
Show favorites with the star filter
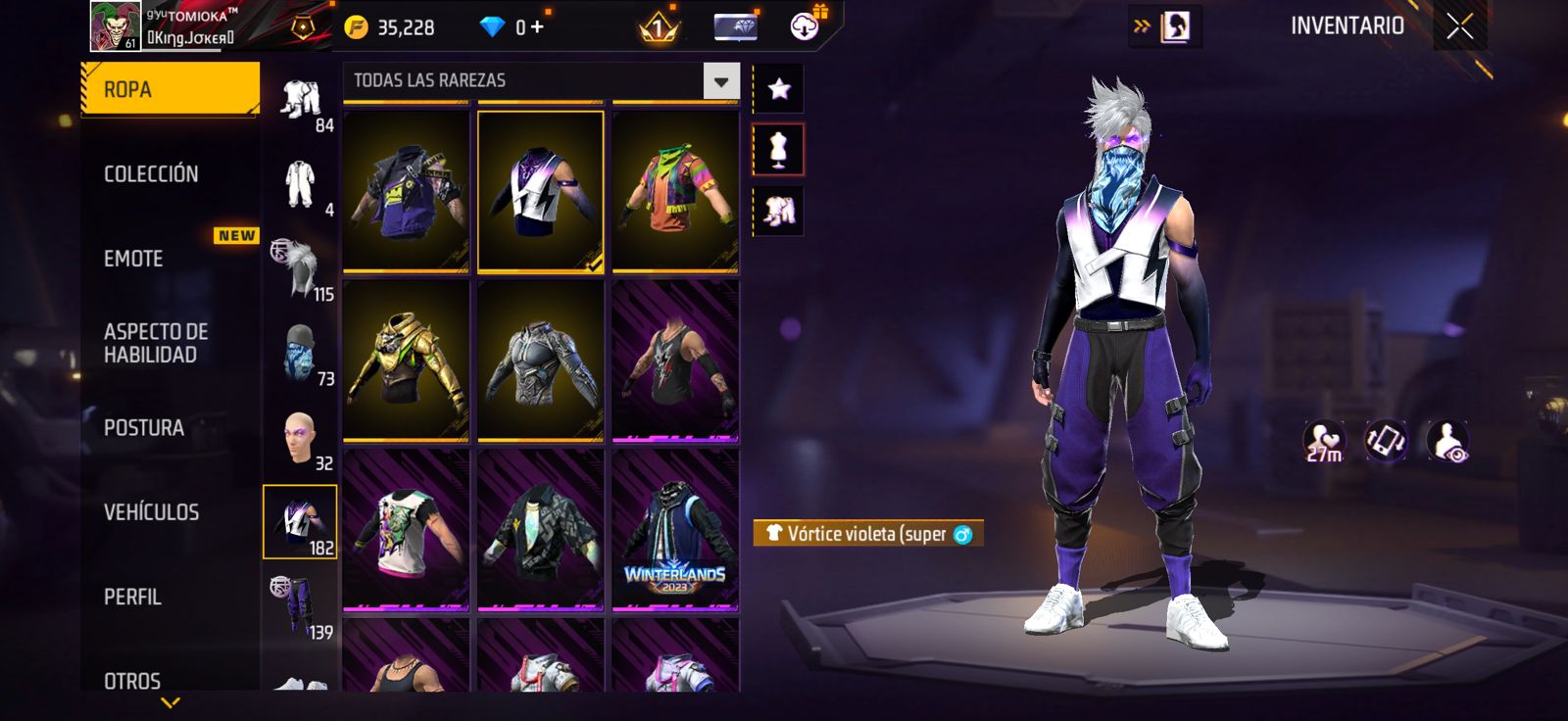[x=779, y=90]
